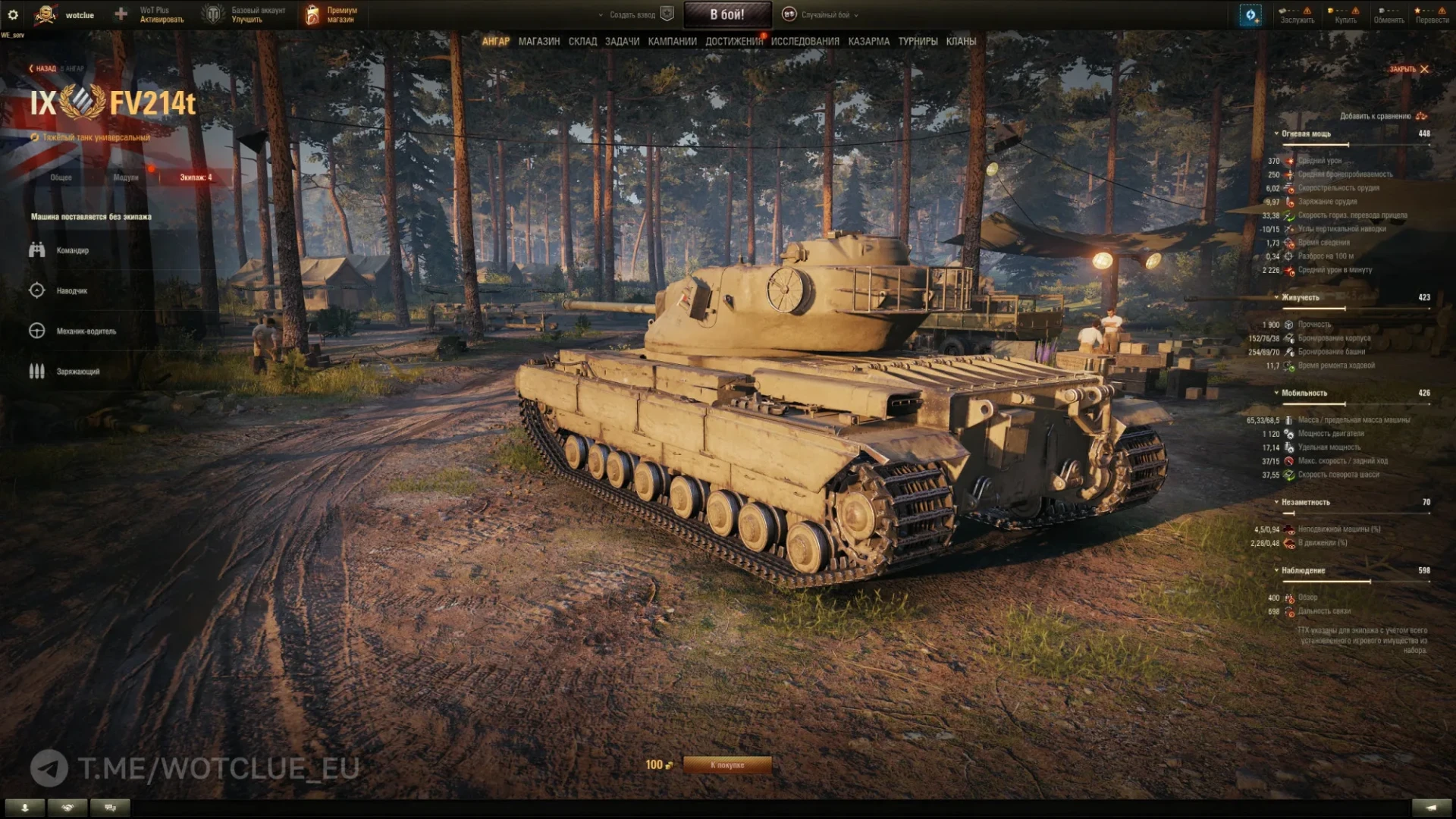Open the КЛАНЫ clans menu
The image size is (1456, 819).
click(961, 42)
